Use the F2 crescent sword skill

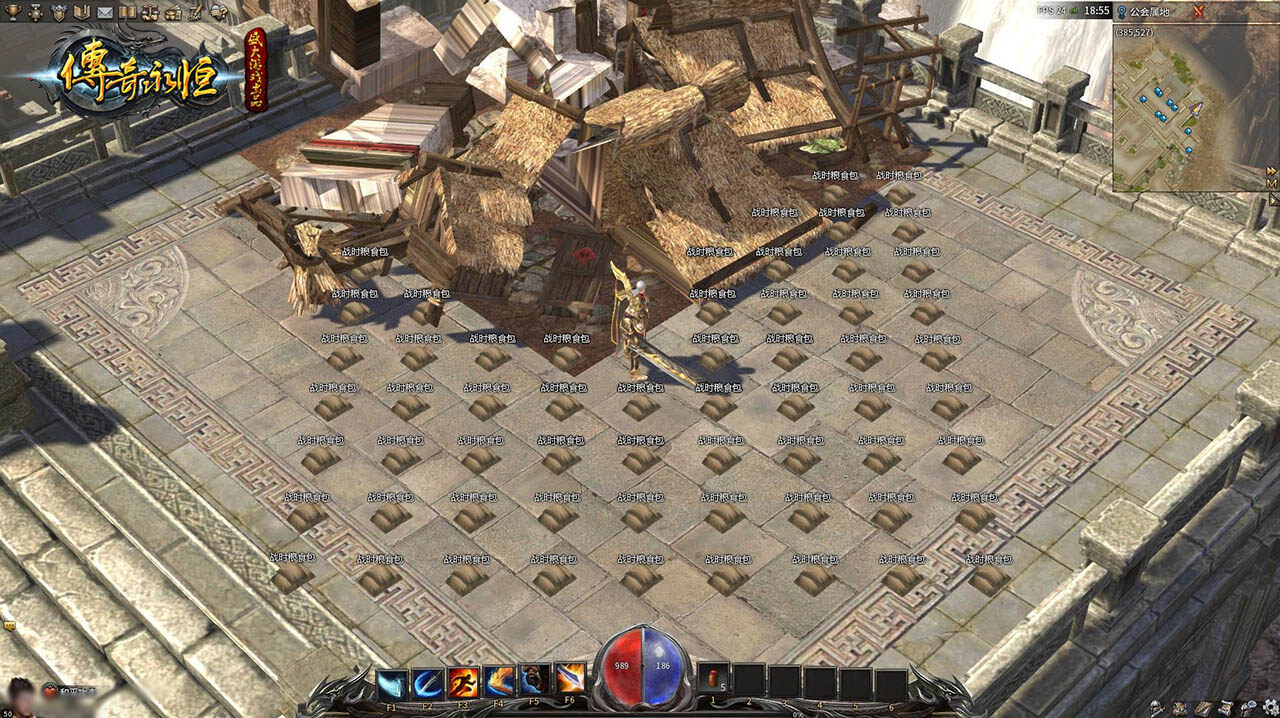pyautogui.click(x=427, y=682)
